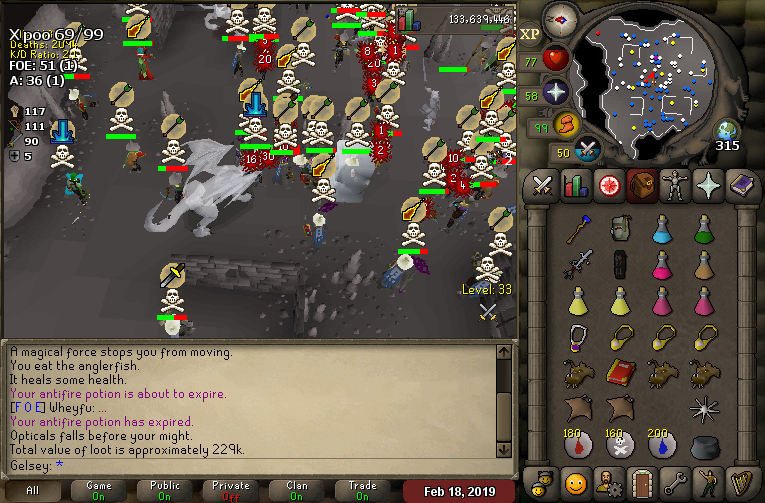Open the Quest list tab
Viewport: 765px width, 503px height.
pyautogui.click(x=606, y=186)
